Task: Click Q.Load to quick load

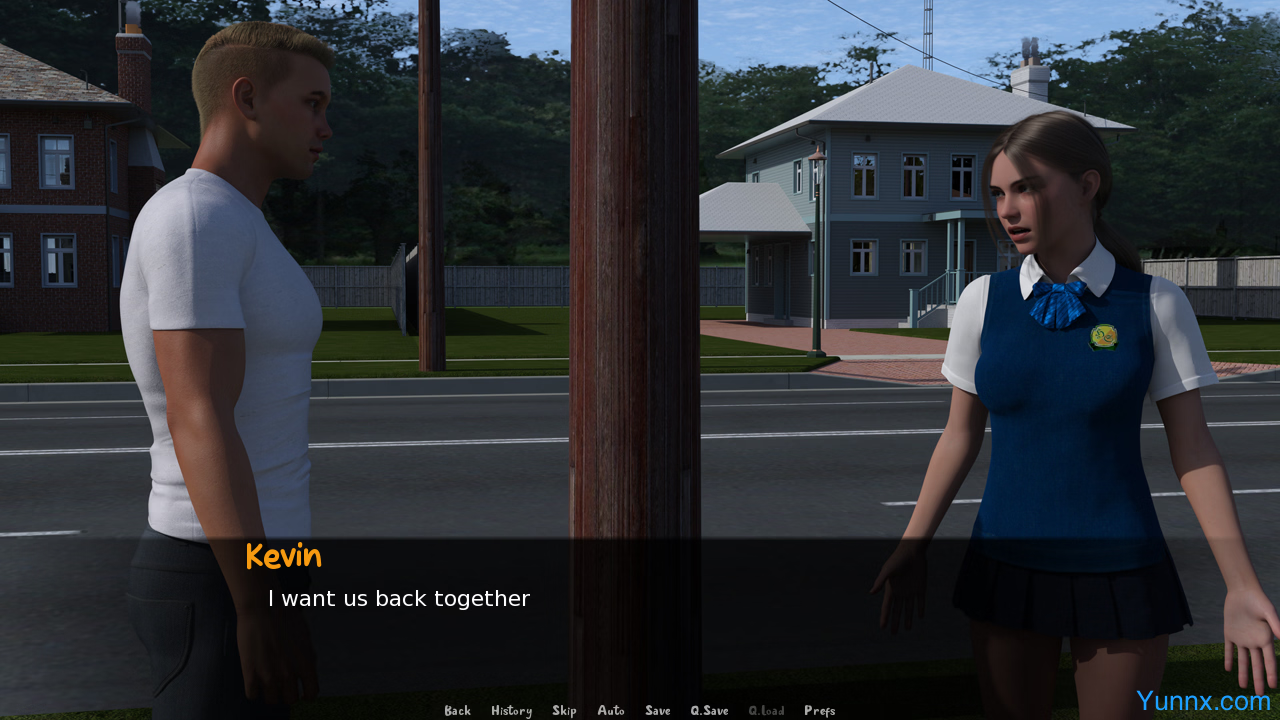Action: coord(766,711)
